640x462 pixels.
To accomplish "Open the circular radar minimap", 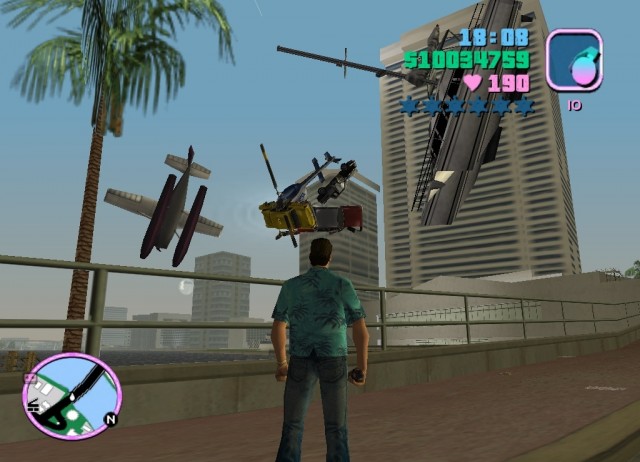I will [71, 397].
